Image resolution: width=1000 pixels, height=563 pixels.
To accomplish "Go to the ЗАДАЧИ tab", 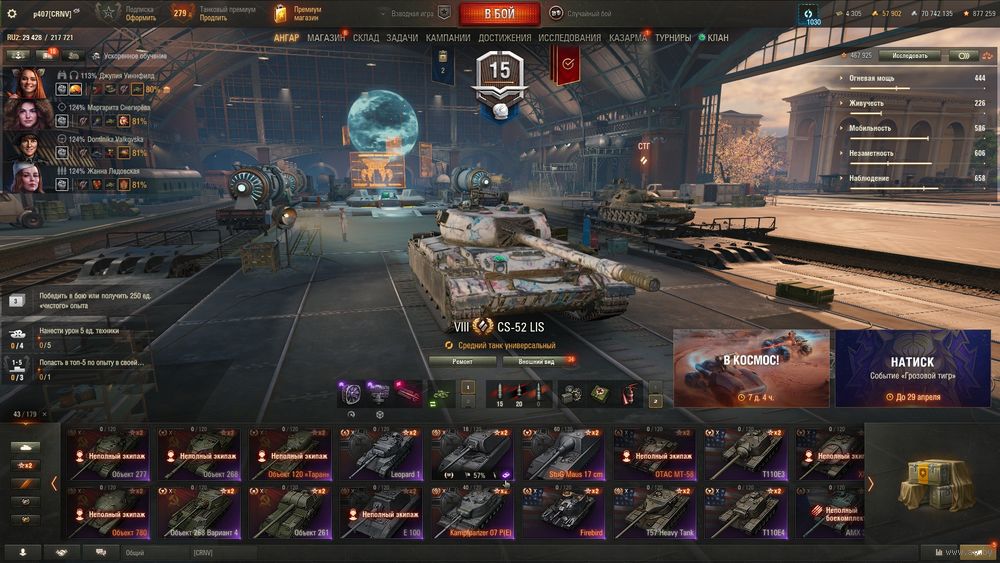I will (402, 38).
